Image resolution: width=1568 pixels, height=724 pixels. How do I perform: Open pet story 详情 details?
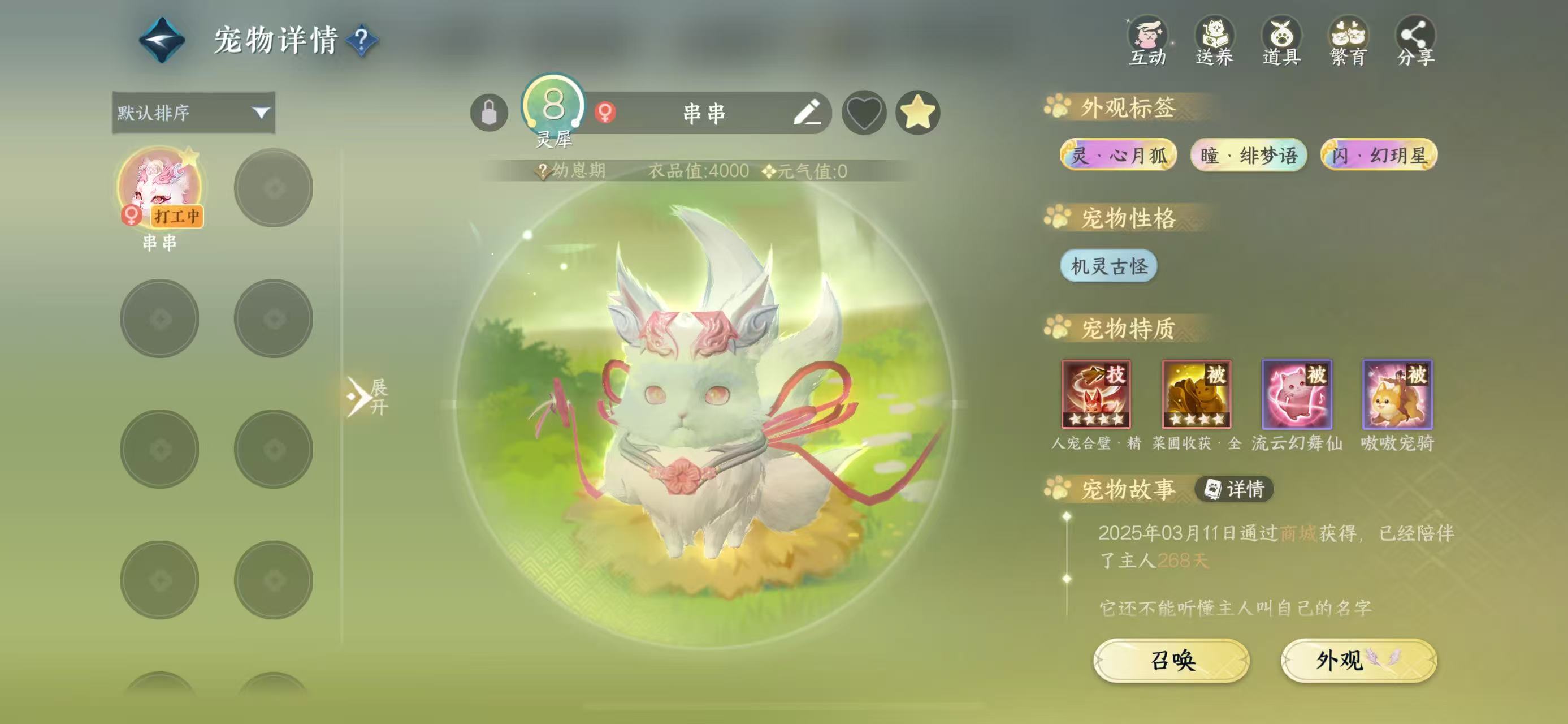(1235, 489)
